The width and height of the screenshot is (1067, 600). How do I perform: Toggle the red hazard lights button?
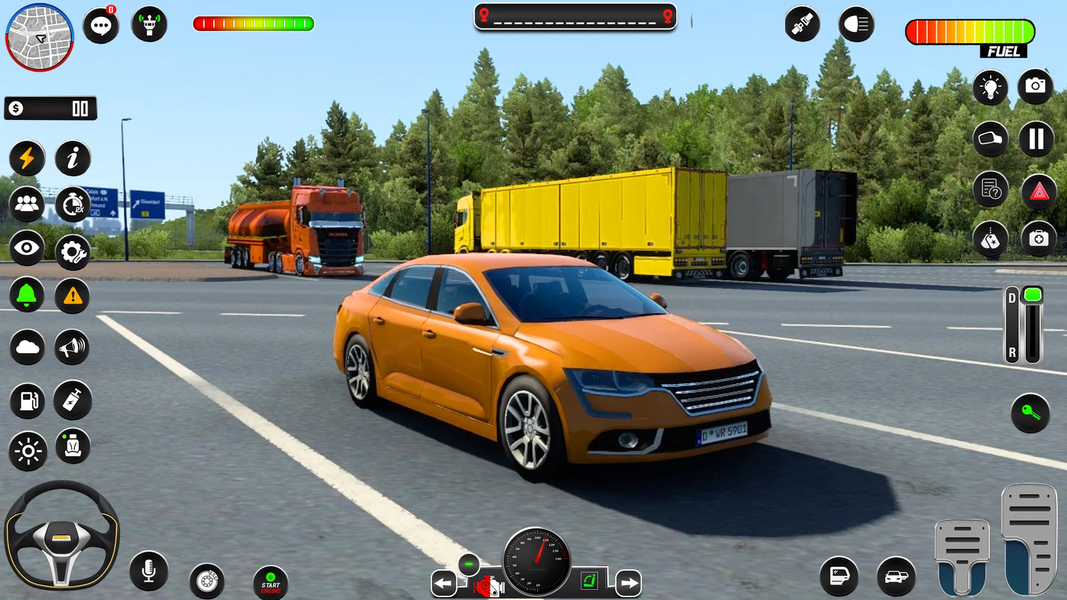[1038, 190]
